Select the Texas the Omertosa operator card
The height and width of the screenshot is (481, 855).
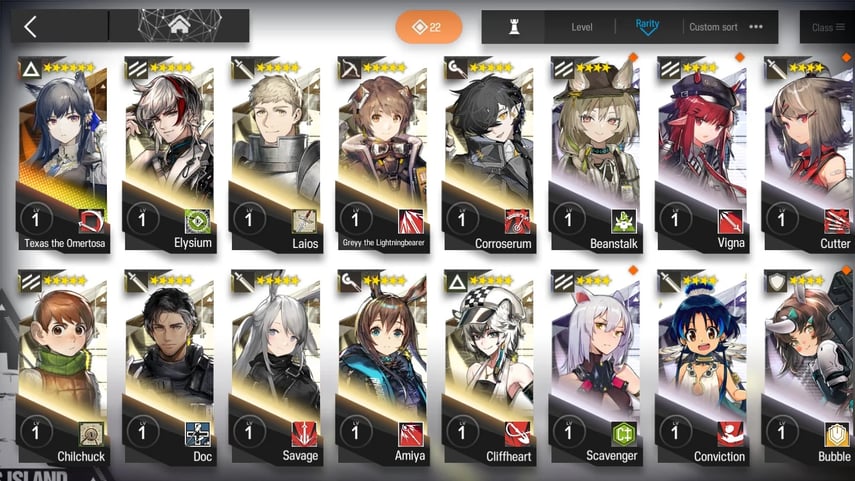point(65,150)
